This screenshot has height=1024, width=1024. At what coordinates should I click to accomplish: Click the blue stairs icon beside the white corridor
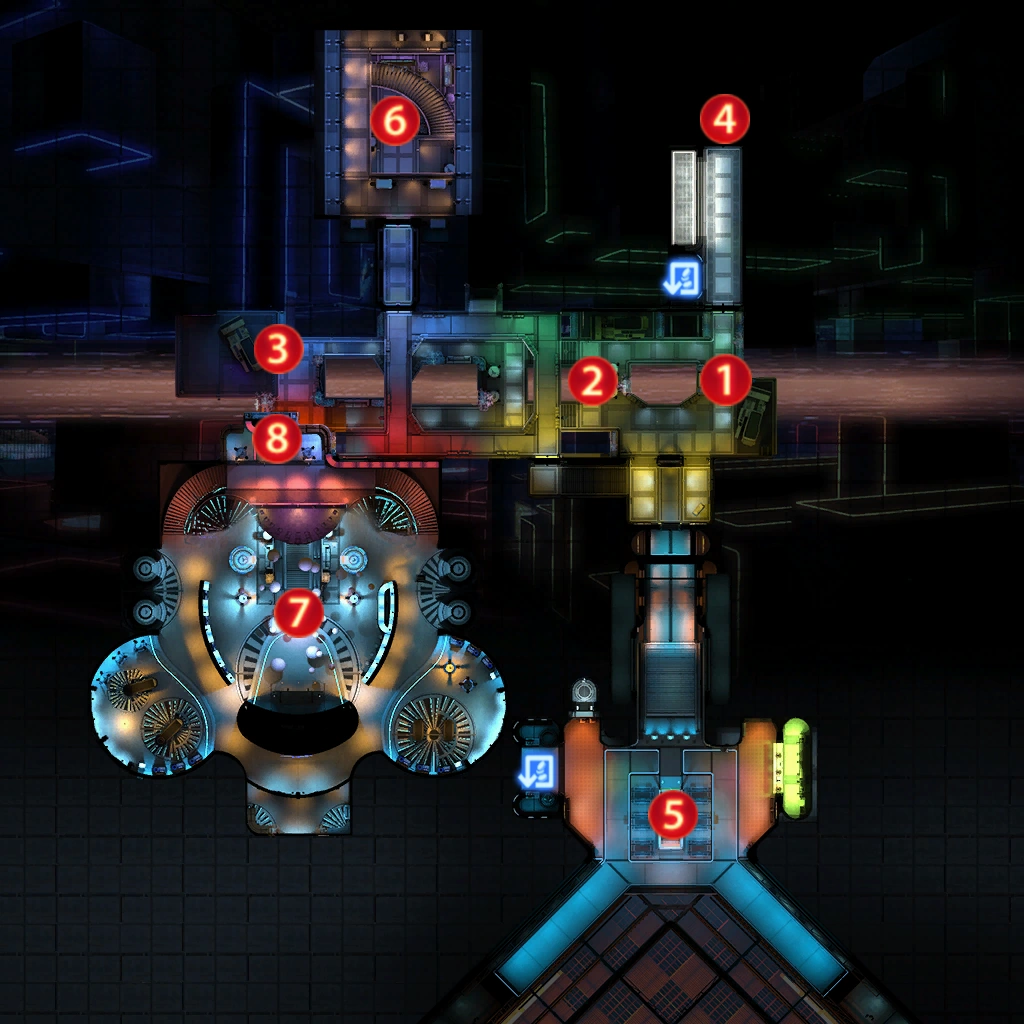pyautogui.click(x=685, y=278)
